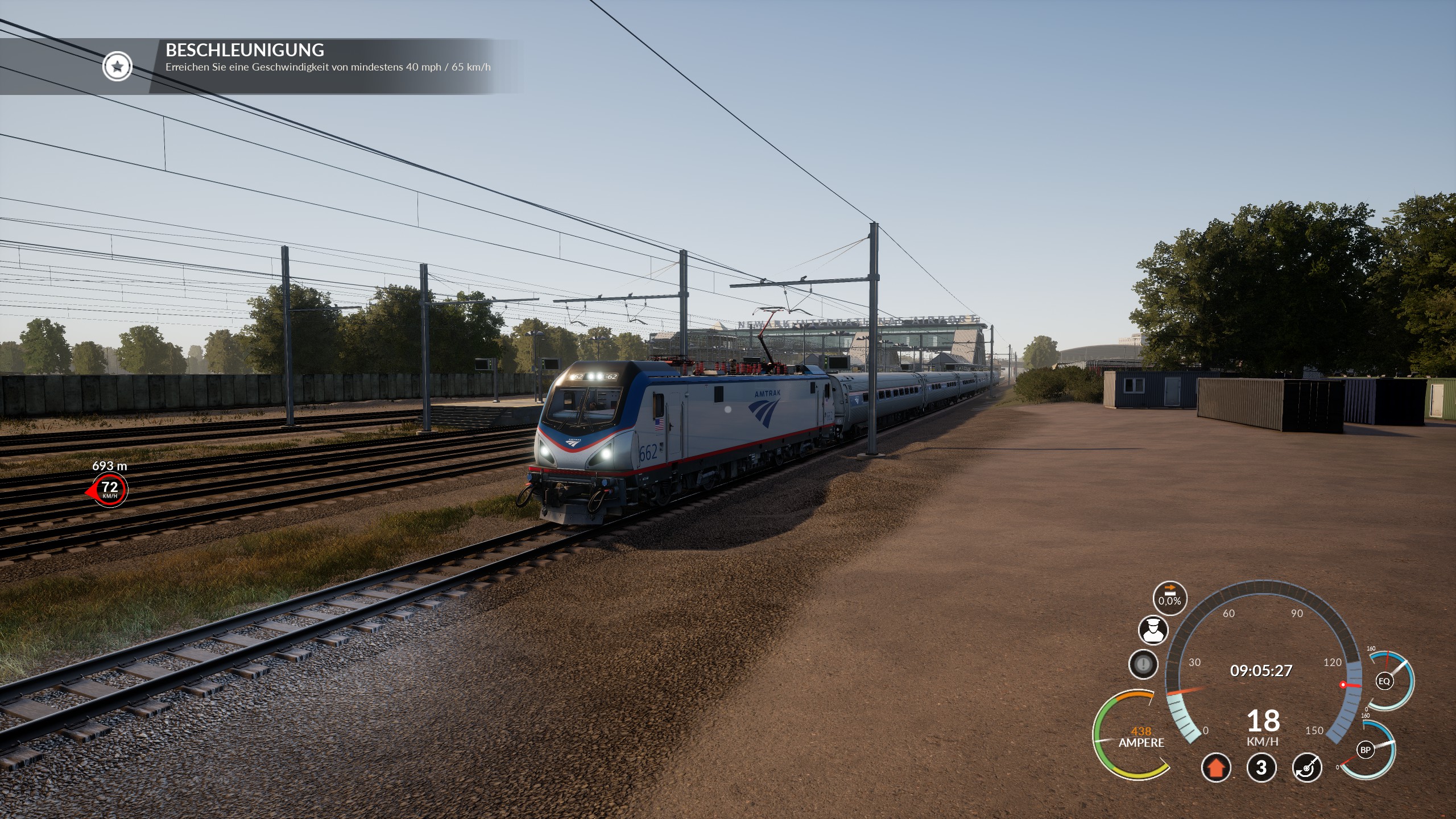
Task: Click the 72 km/h upcoming speed limit marker
Action: (x=110, y=489)
